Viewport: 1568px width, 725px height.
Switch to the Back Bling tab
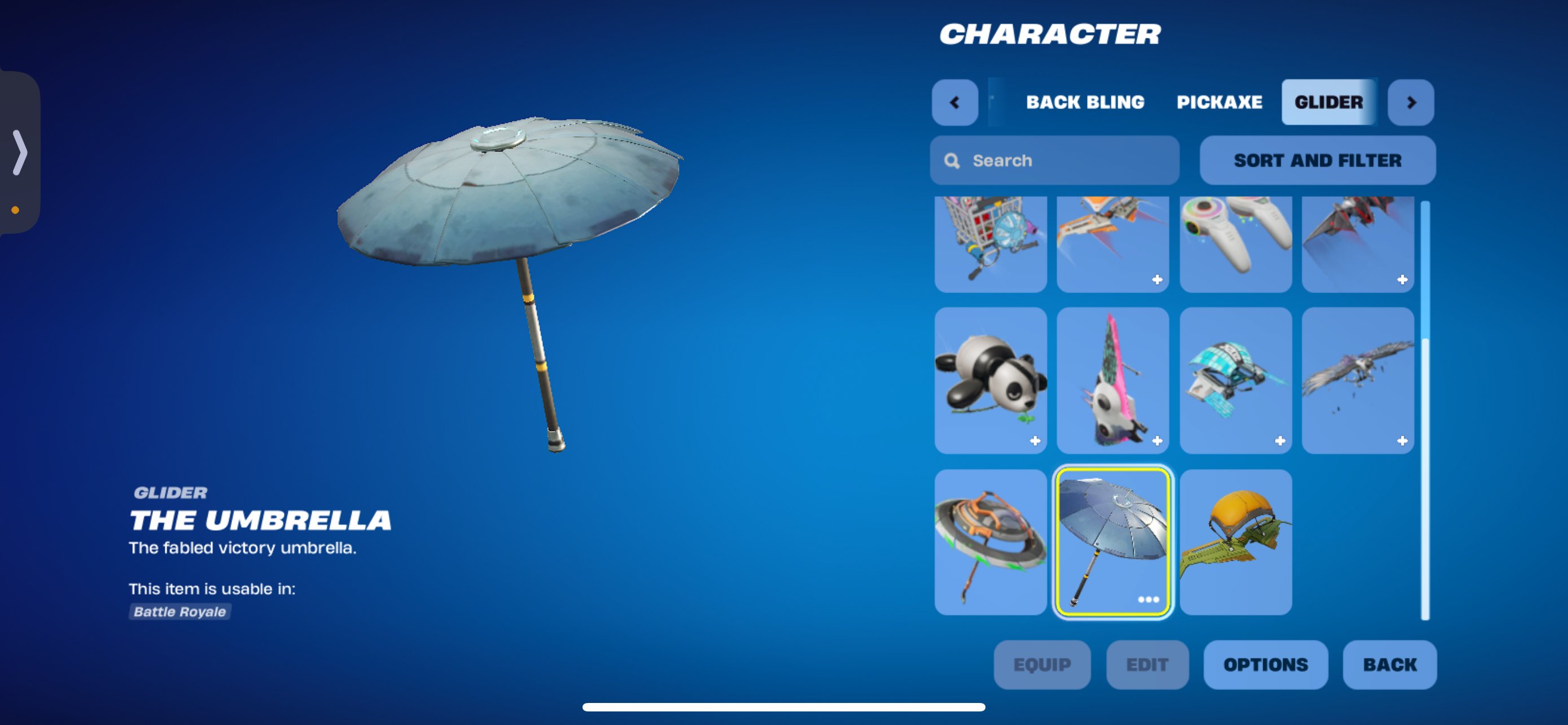tap(1085, 102)
